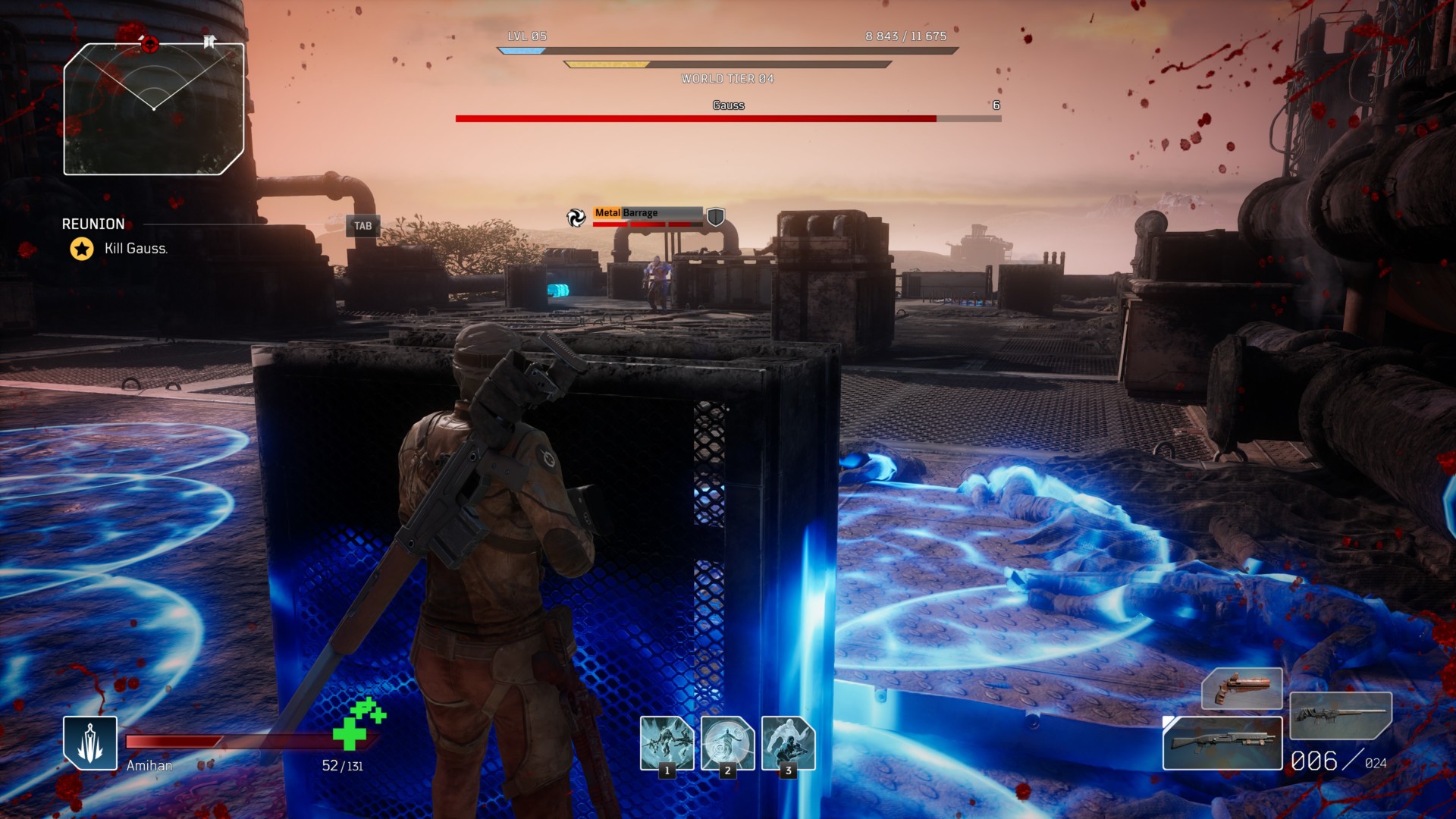
Task: Click the red enemy marker on radar
Action: (149, 44)
